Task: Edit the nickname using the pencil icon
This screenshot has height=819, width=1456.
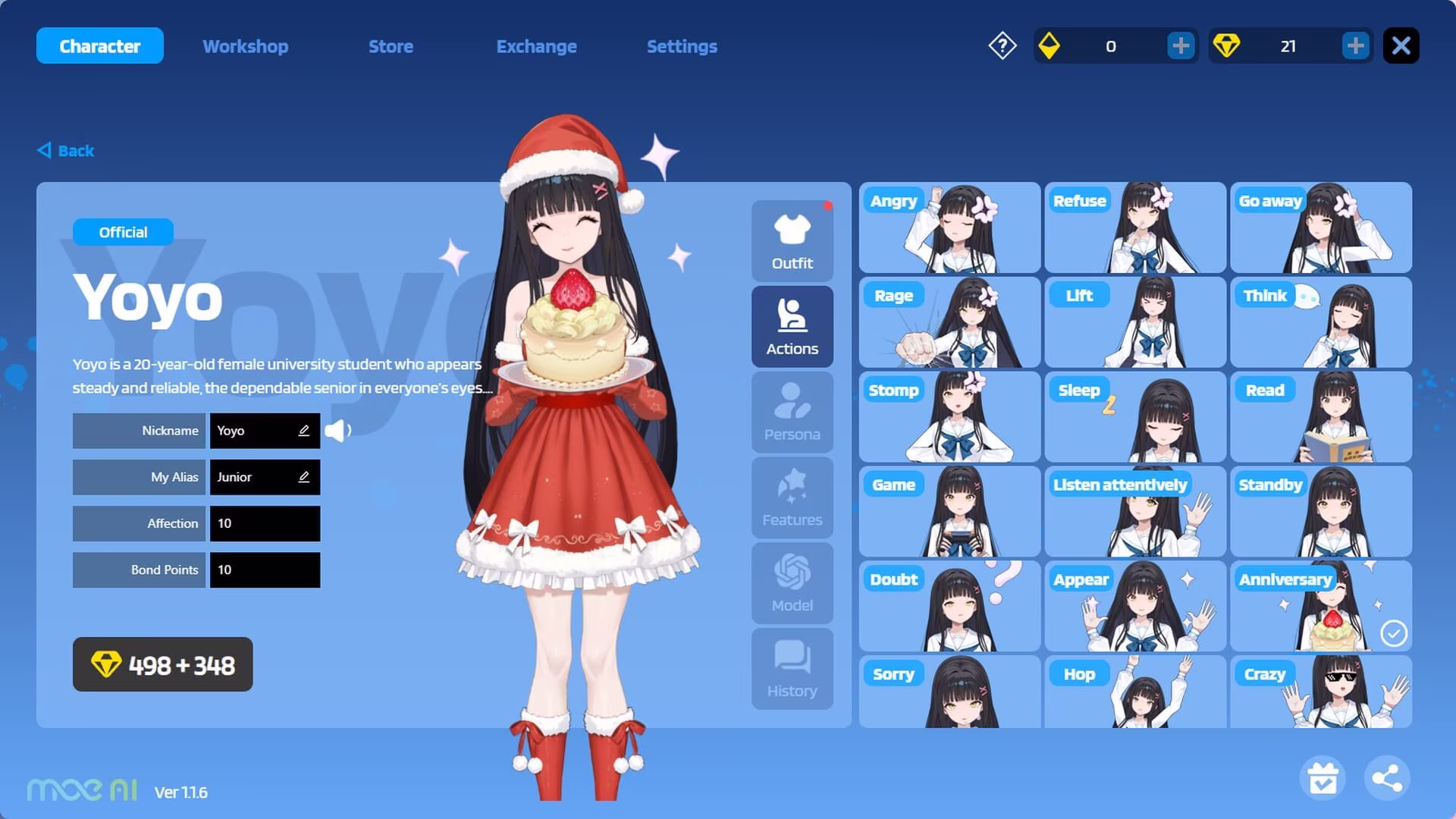Action: coord(303,430)
